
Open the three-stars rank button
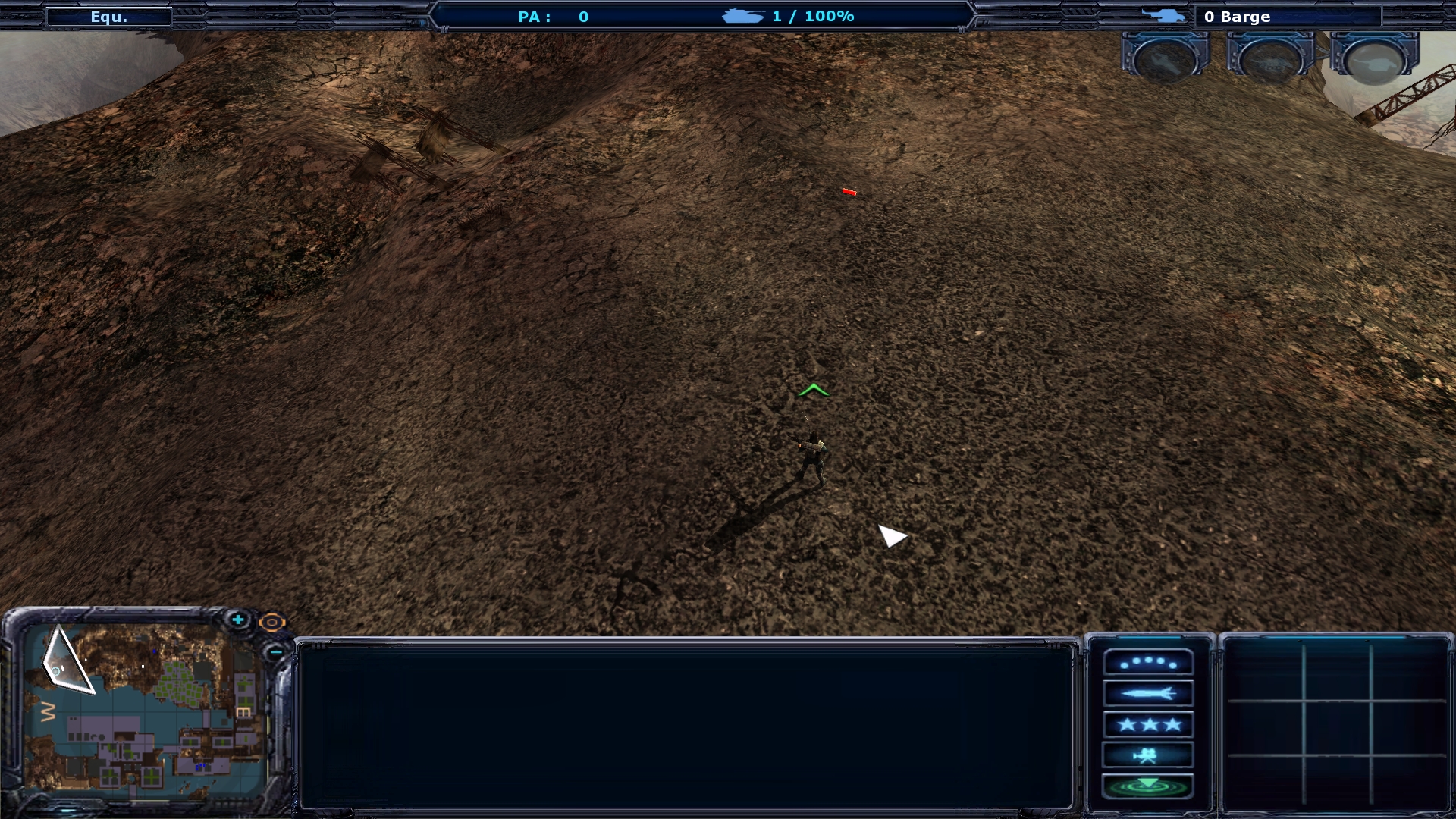[x=1148, y=724]
